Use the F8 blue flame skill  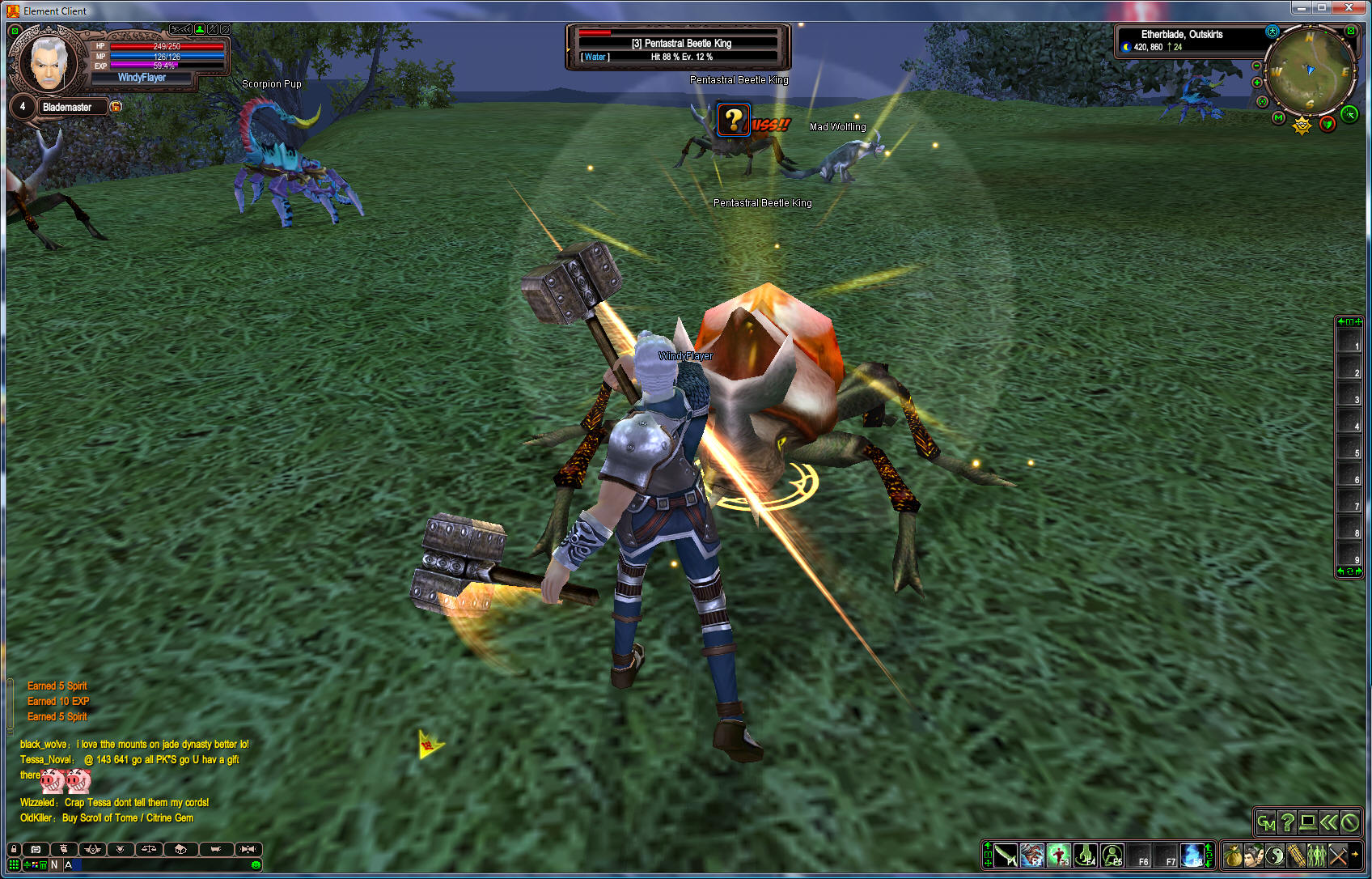(1192, 856)
